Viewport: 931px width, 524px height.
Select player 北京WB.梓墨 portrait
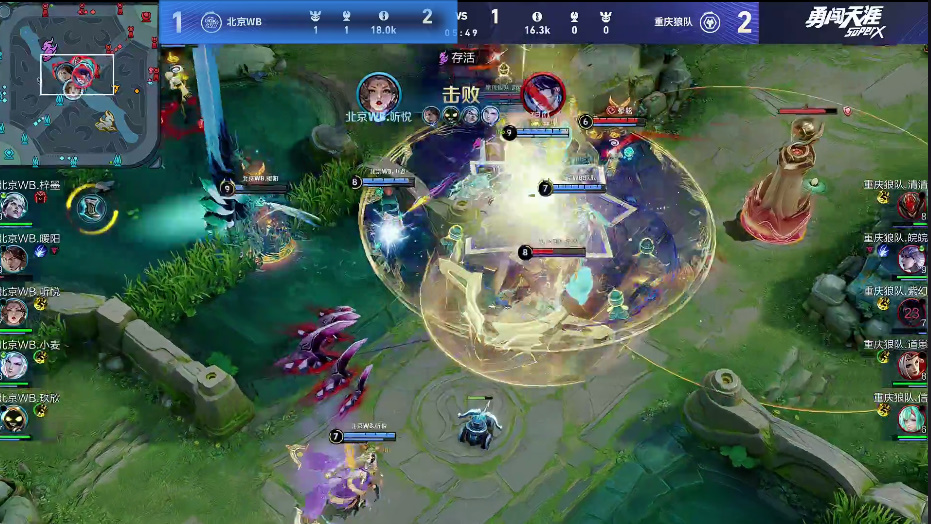point(14,207)
